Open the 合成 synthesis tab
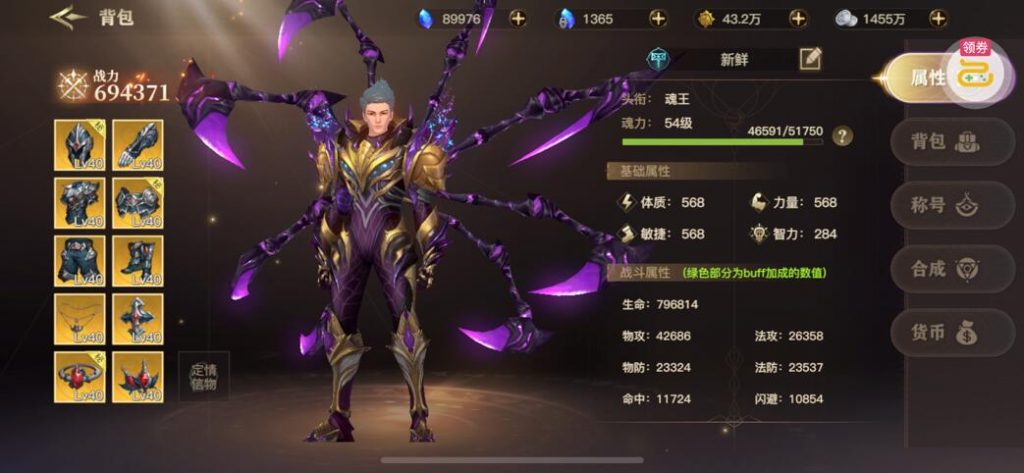Viewport: 1024px width, 473px height. coord(938,269)
